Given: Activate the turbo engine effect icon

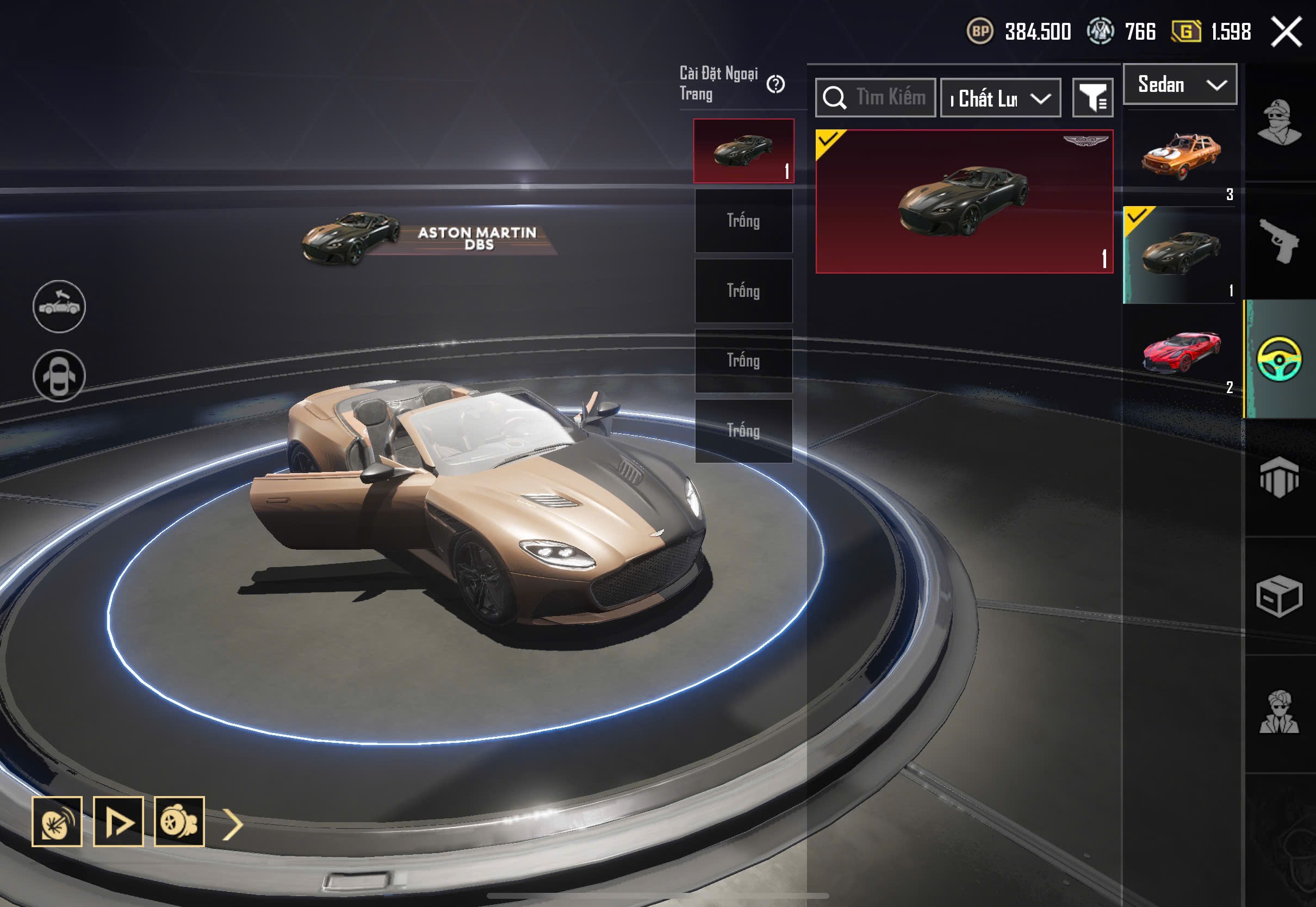Looking at the screenshot, I should (179, 822).
